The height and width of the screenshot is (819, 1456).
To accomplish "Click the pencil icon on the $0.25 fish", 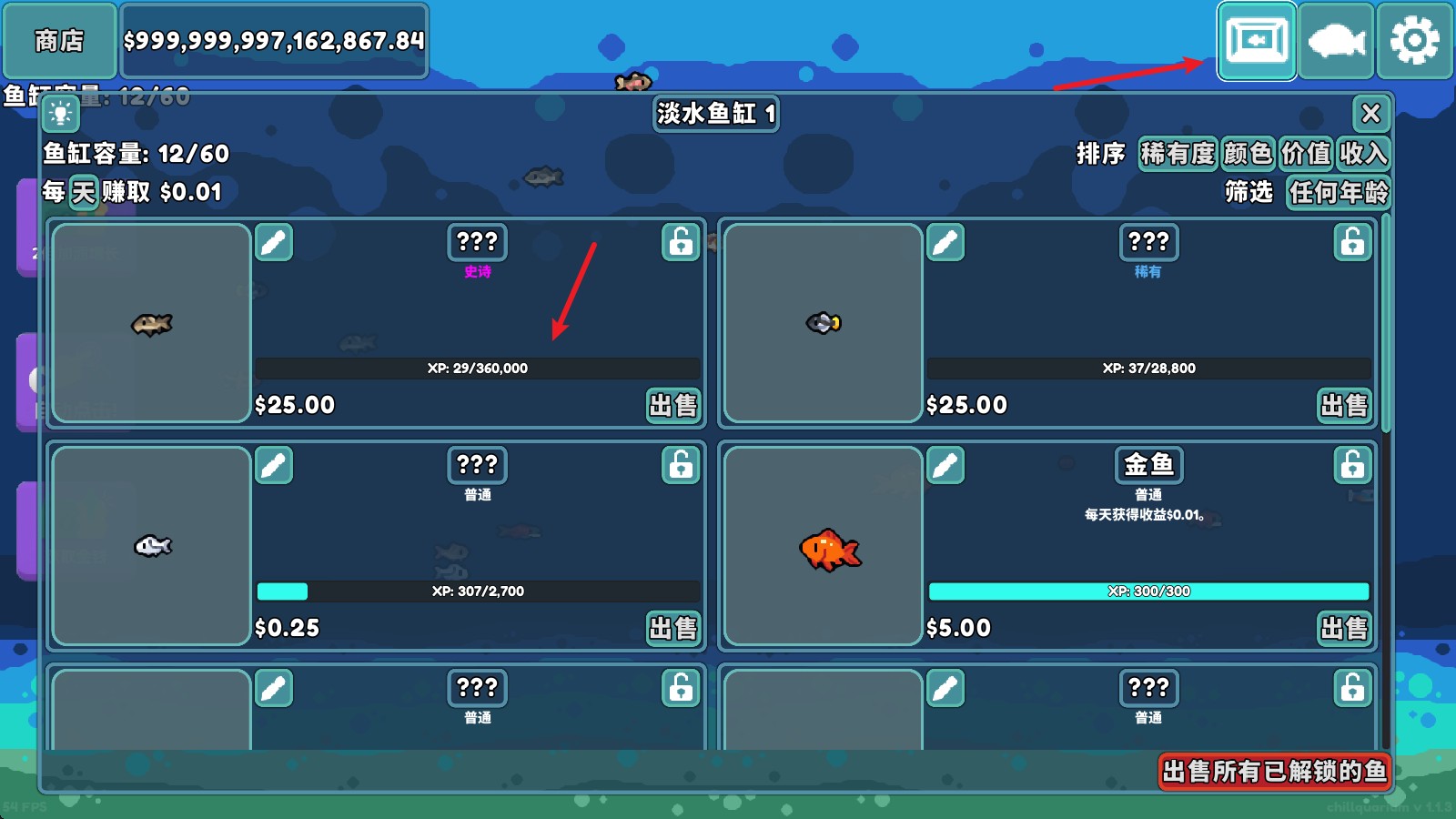I will pyautogui.click(x=274, y=465).
